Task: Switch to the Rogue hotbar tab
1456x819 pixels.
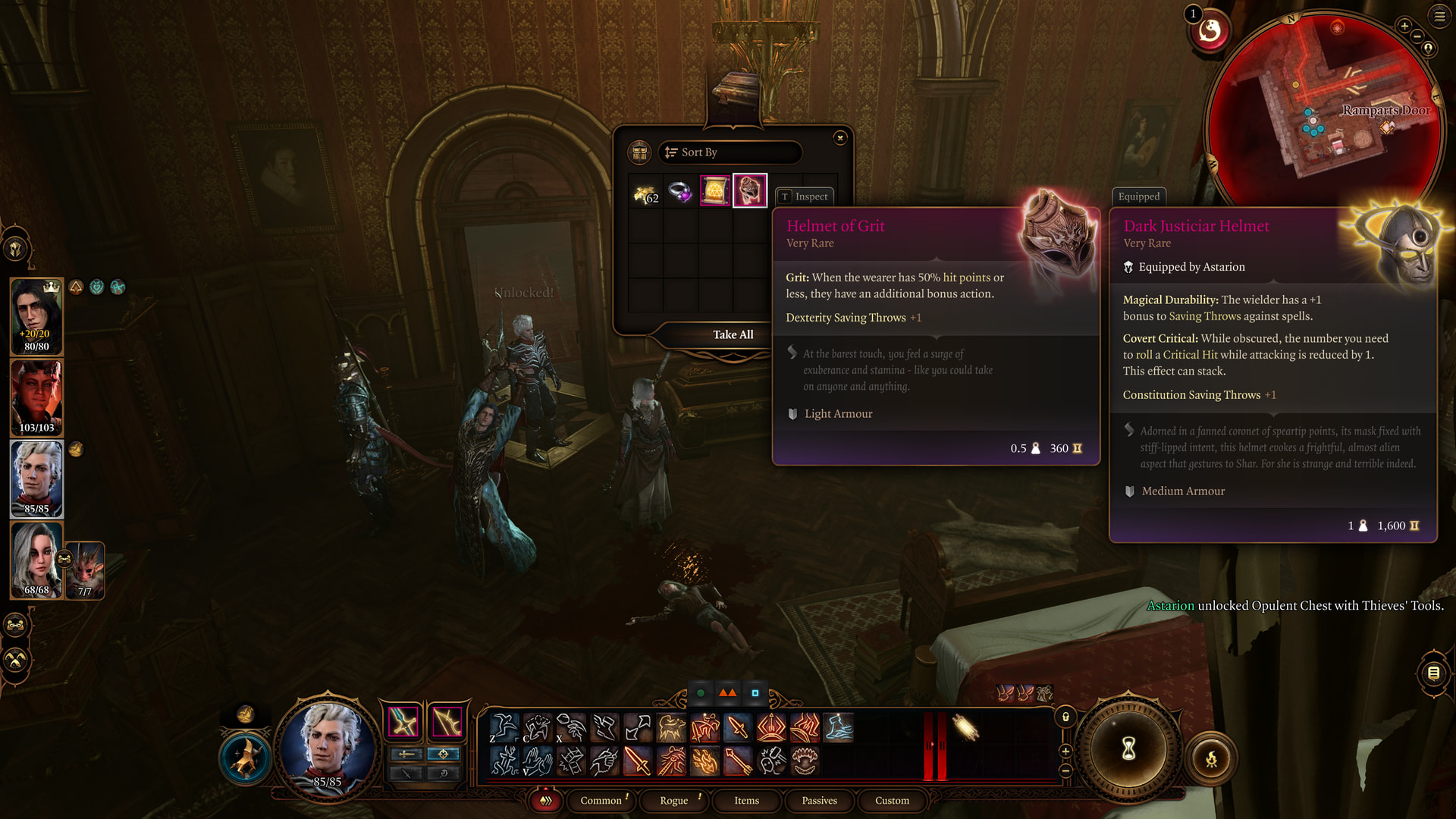Action: click(673, 801)
